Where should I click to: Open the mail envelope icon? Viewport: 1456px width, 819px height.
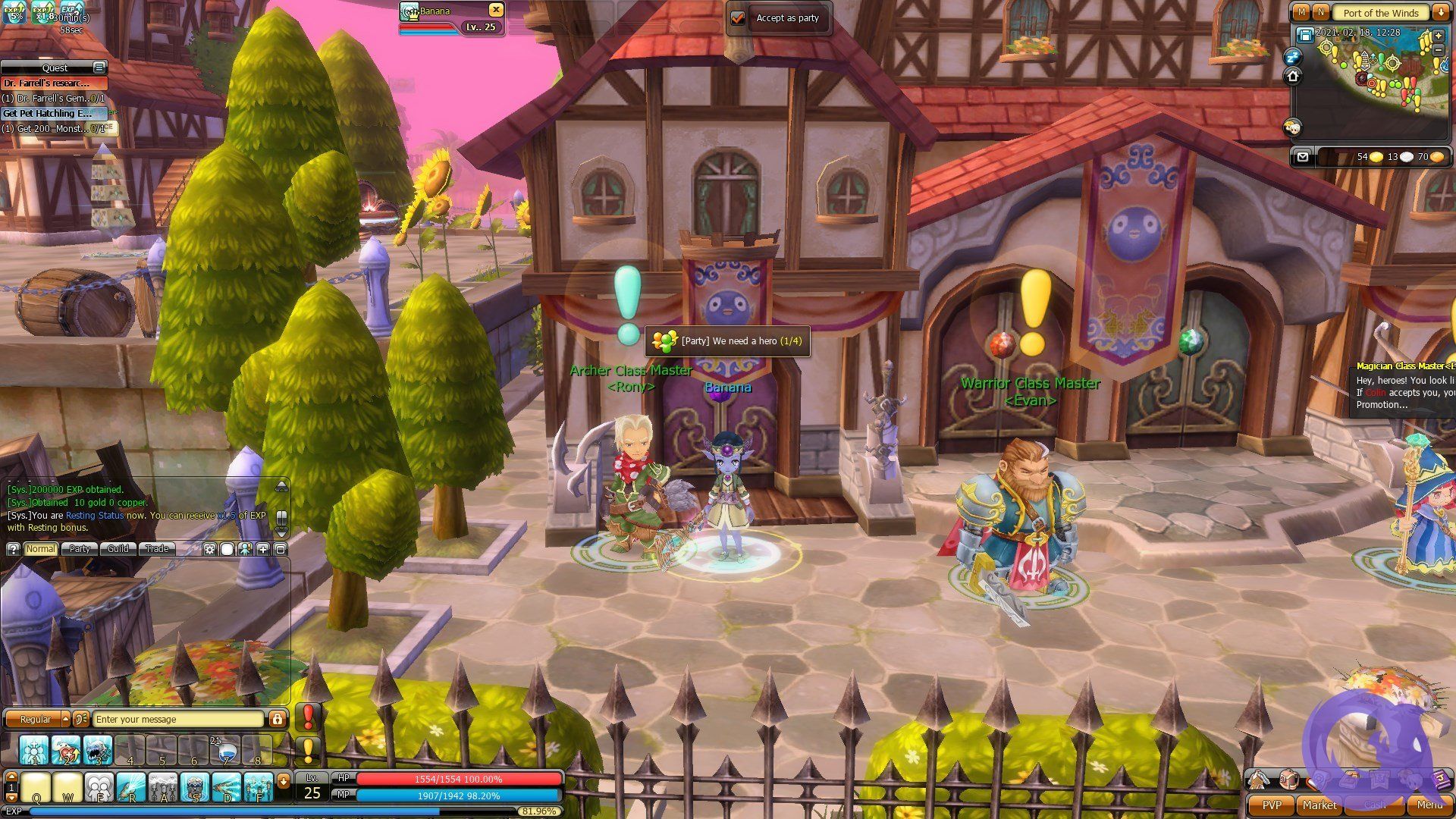[1303, 157]
